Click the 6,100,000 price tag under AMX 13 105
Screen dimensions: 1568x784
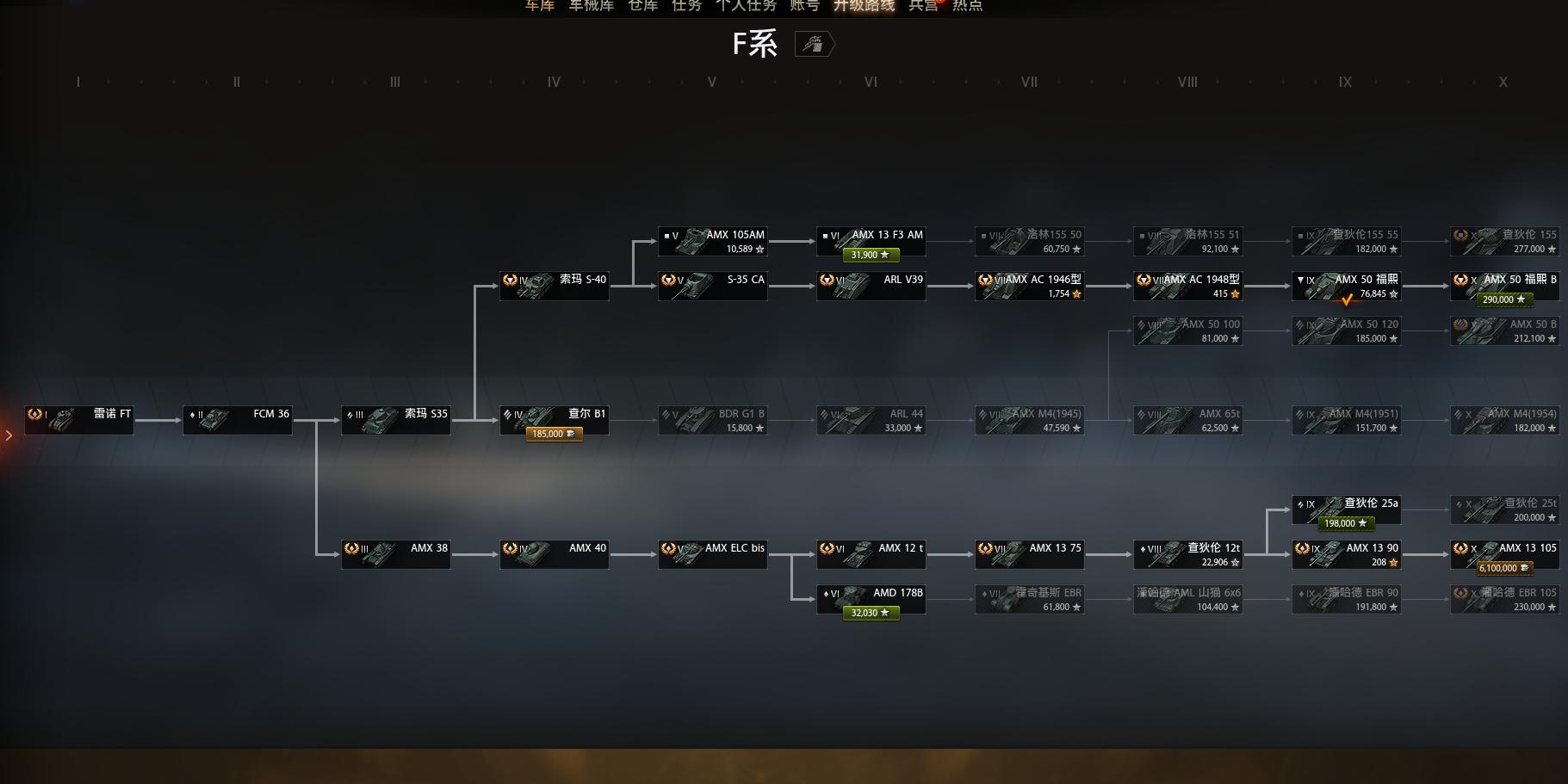click(x=1503, y=568)
